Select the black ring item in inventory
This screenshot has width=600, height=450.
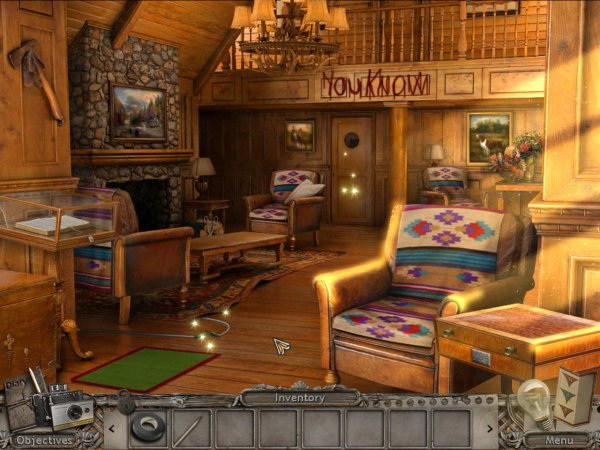(x=148, y=427)
